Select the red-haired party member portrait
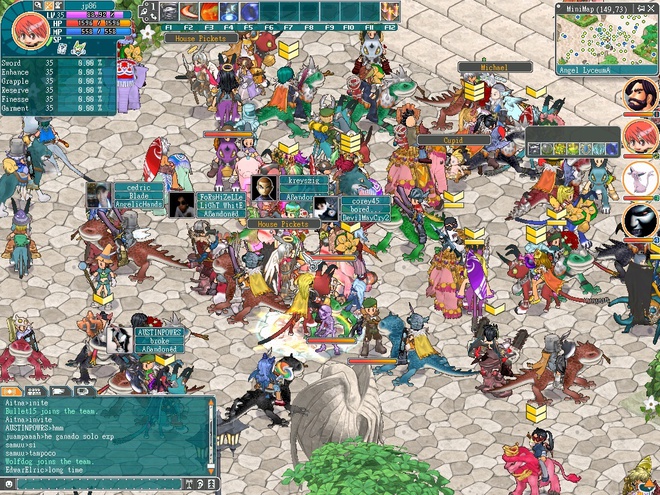 [640, 137]
